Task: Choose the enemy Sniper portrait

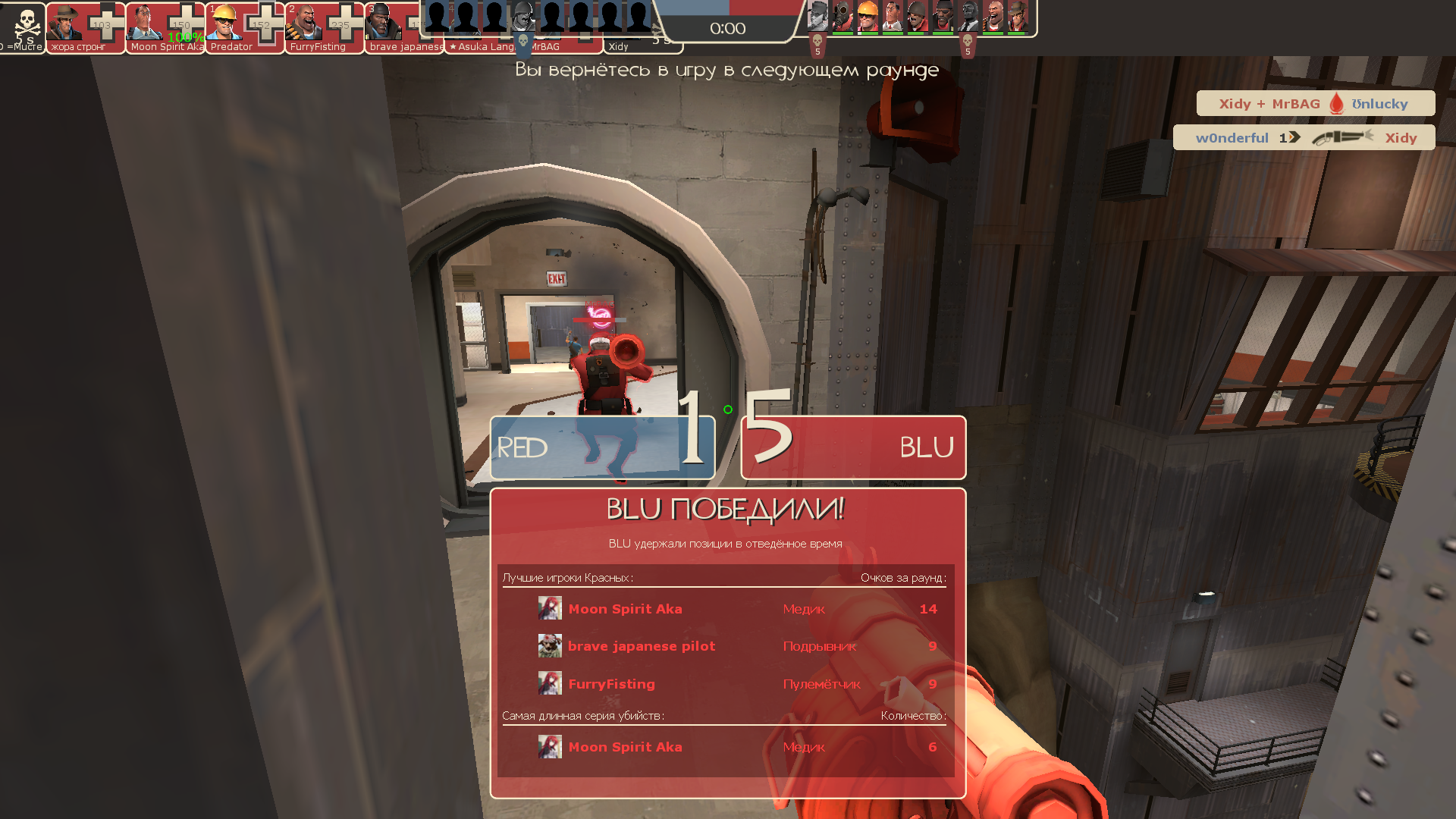Action: pos(1018,17)
